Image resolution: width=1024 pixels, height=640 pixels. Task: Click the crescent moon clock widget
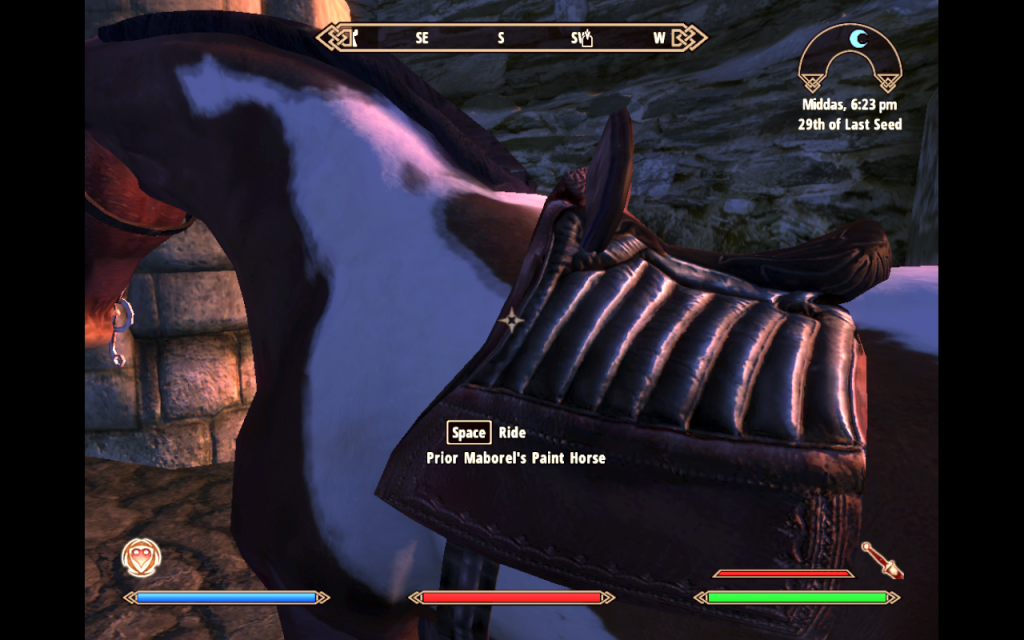[850, 57]
